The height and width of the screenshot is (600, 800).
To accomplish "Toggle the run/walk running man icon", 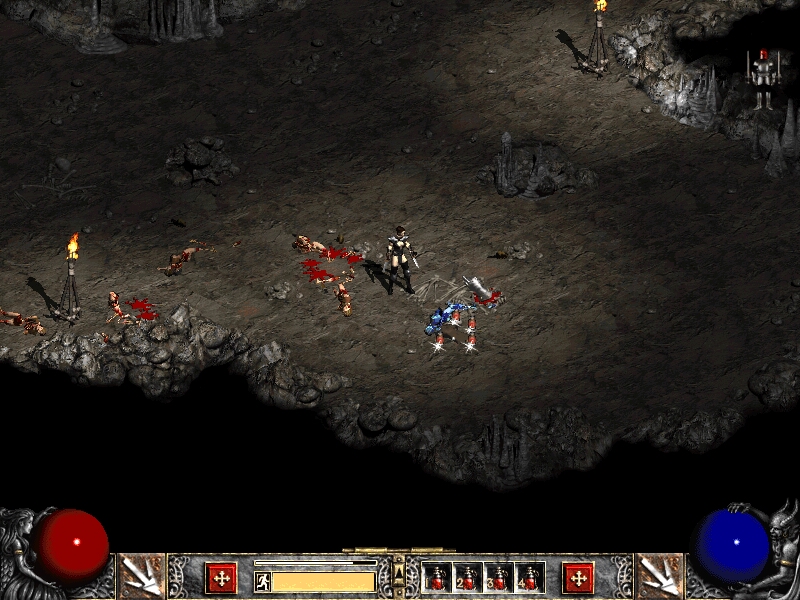I will tap(263, 581).
